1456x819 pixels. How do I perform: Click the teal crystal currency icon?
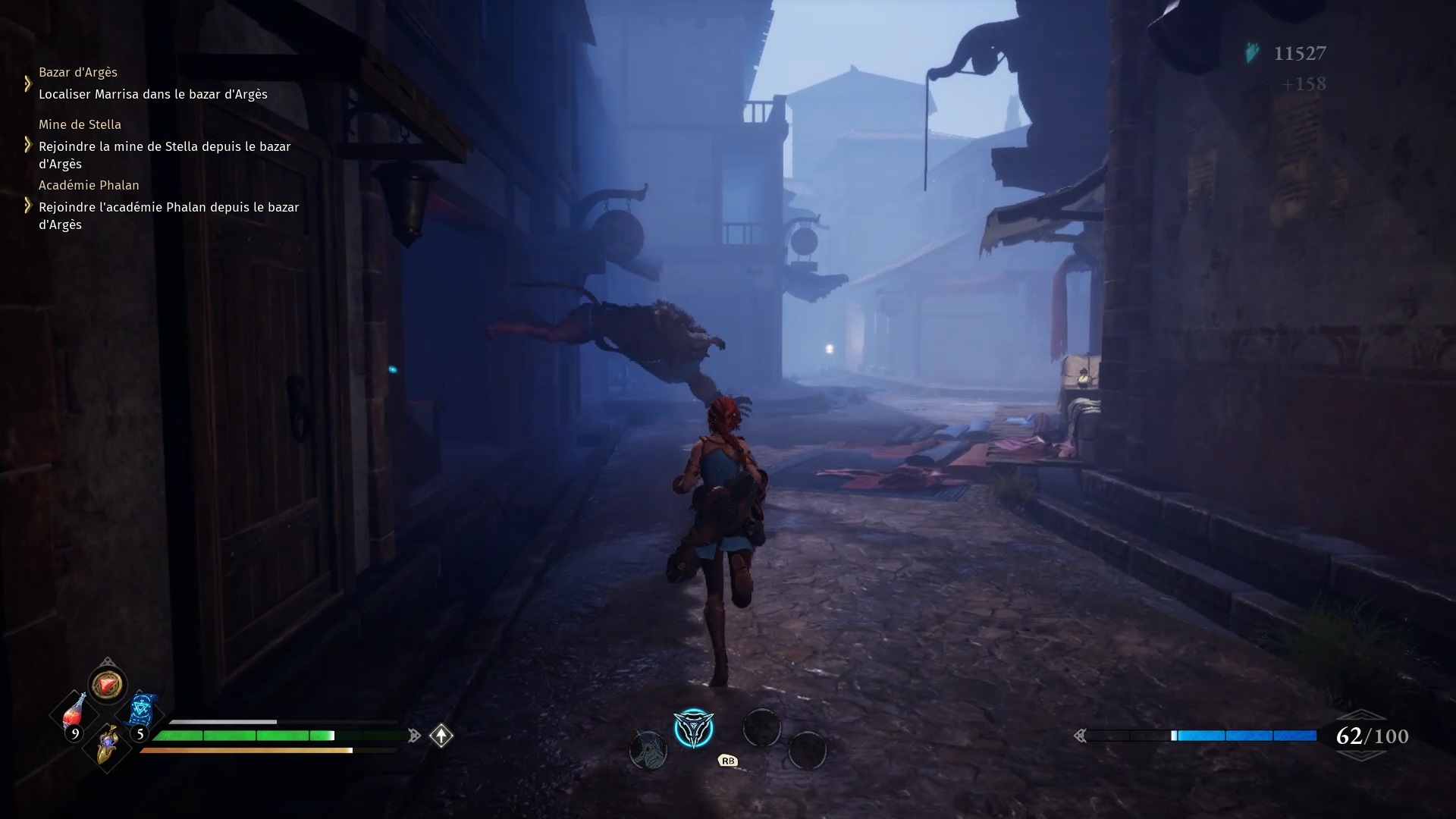coord(1253,53)
